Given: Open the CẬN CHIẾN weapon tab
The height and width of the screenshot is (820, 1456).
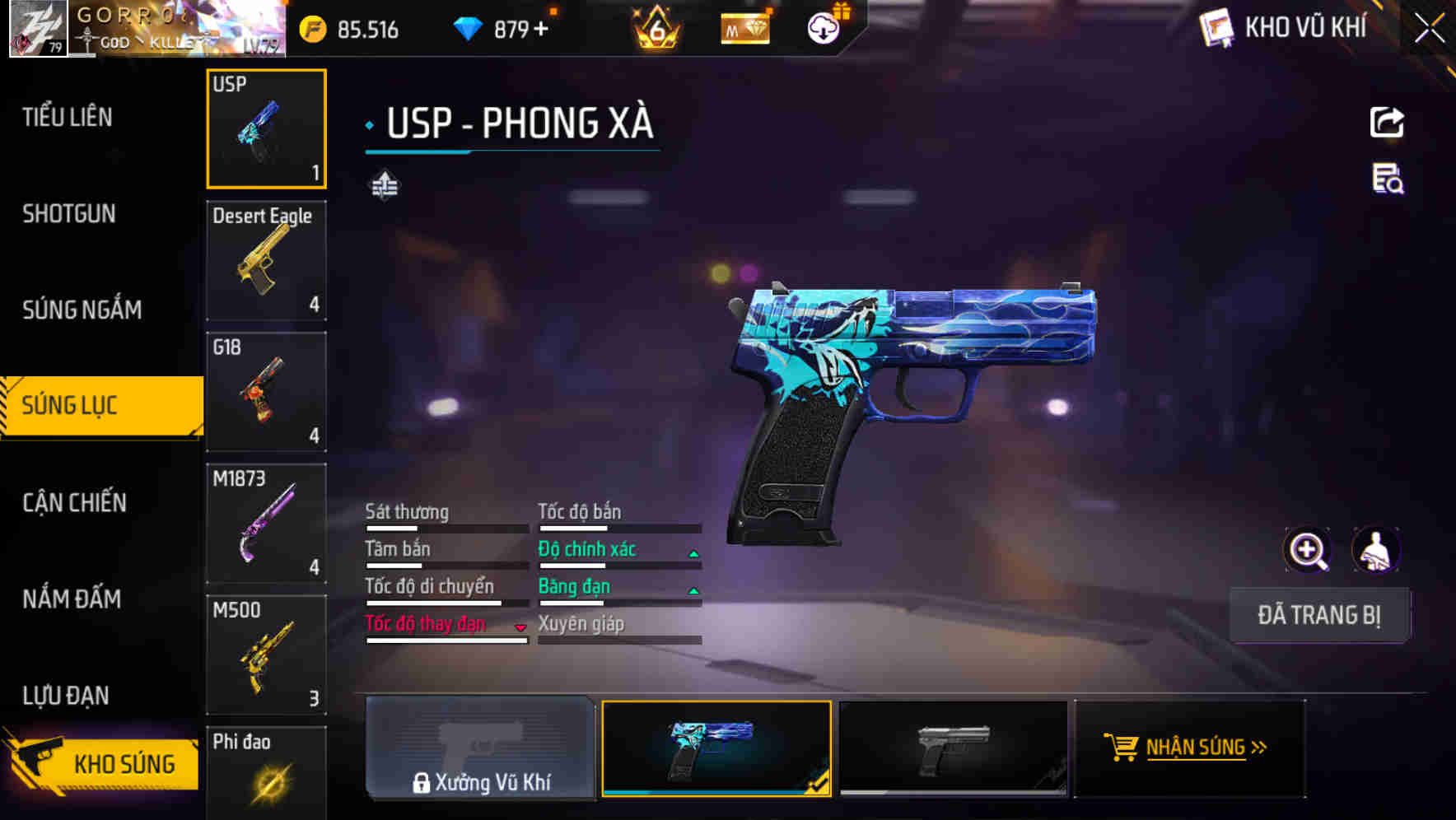Looking at the screenshot, I should click(74, 502).
